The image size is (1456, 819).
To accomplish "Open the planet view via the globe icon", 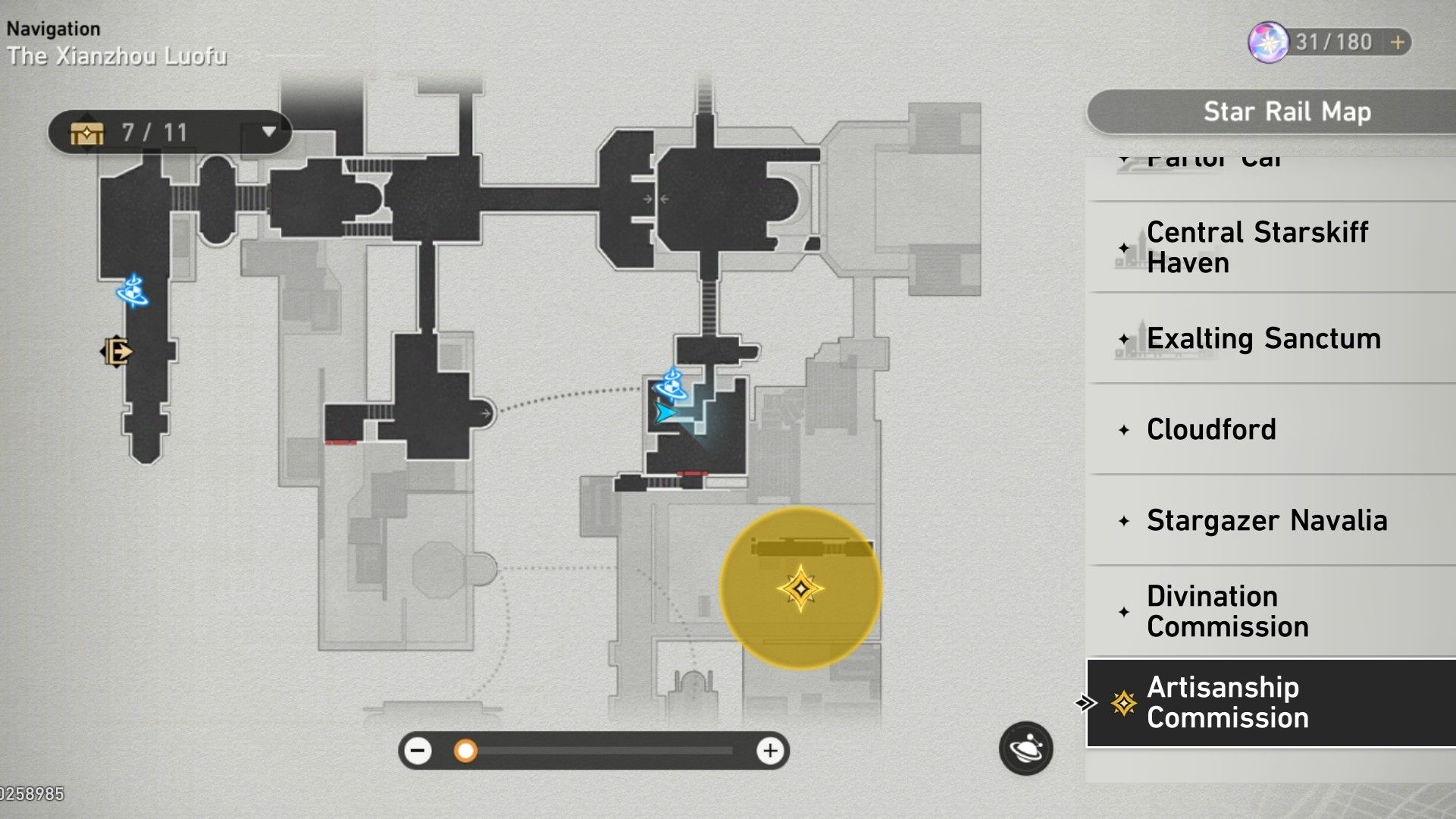I will pyautogui.click(x=1027, y=748).
